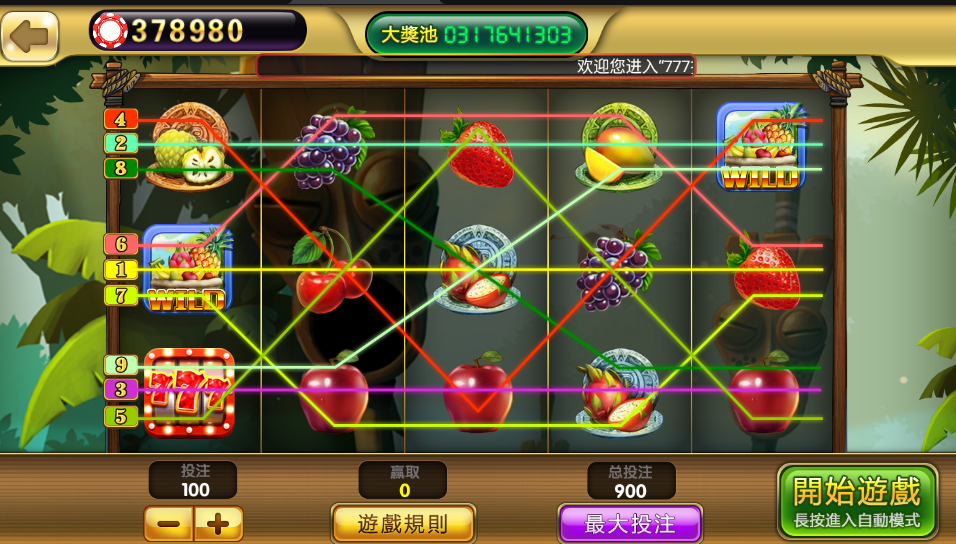Image resolution: width=956 pixels, height=544 pixels.
Task: Select payline number 5 marker
Action: coord(120,416)
